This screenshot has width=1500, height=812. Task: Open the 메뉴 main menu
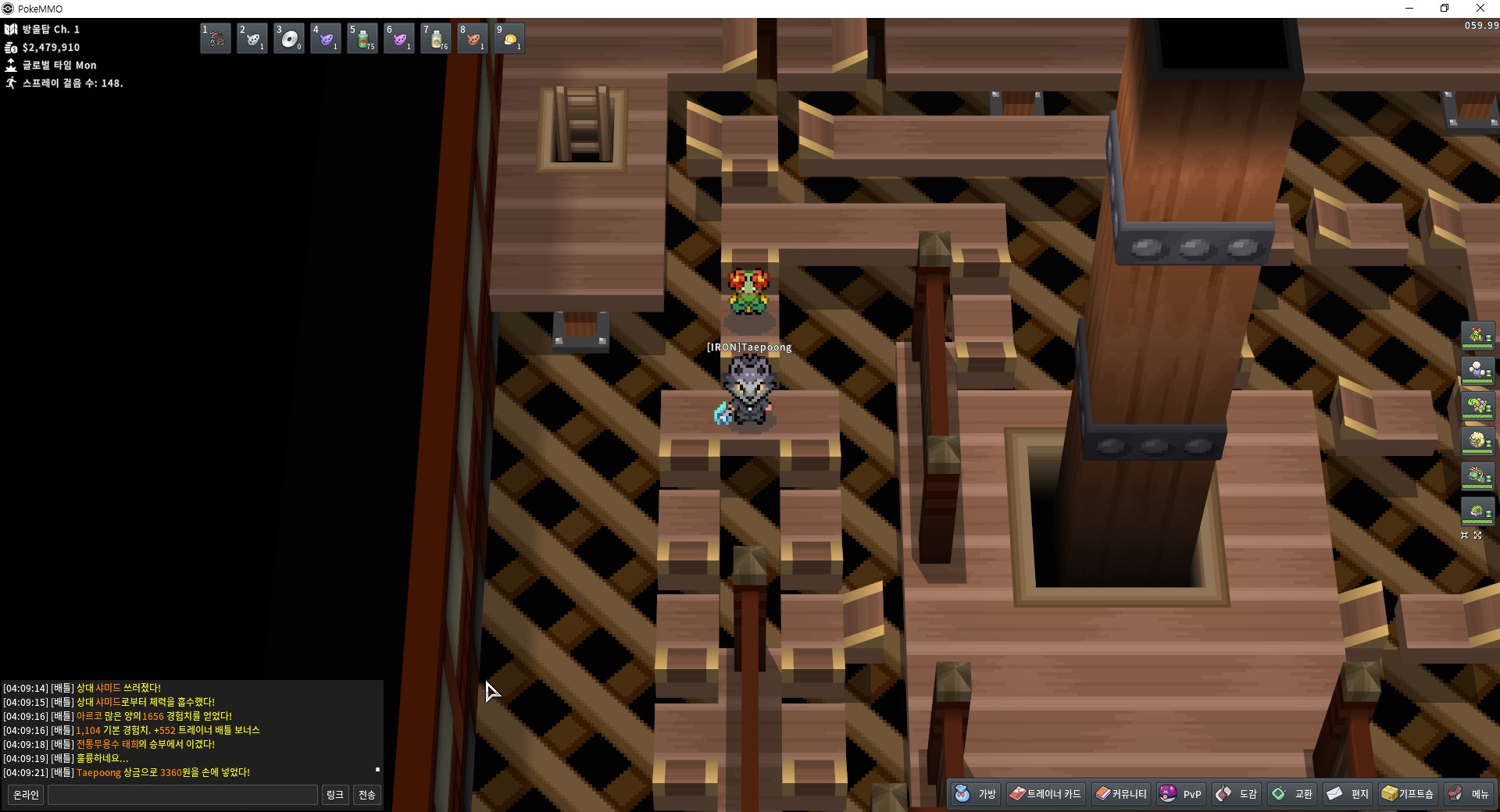click(1469, 794)
